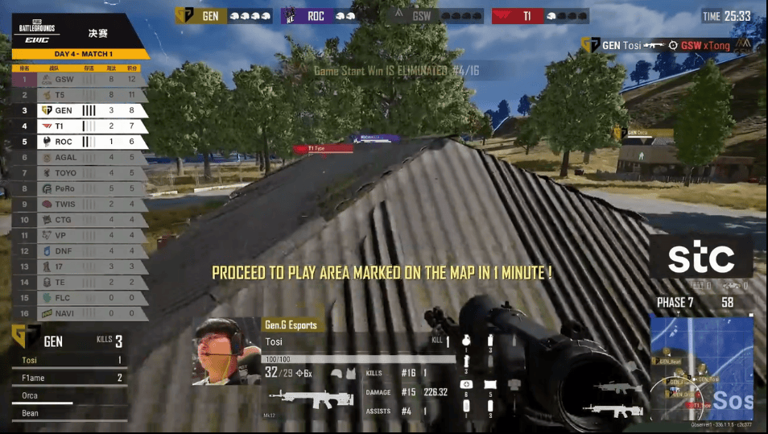Screen dimensions: 768x434
Task: Select the GSW row in the leaderboard
Action: [x=79, y=79]
